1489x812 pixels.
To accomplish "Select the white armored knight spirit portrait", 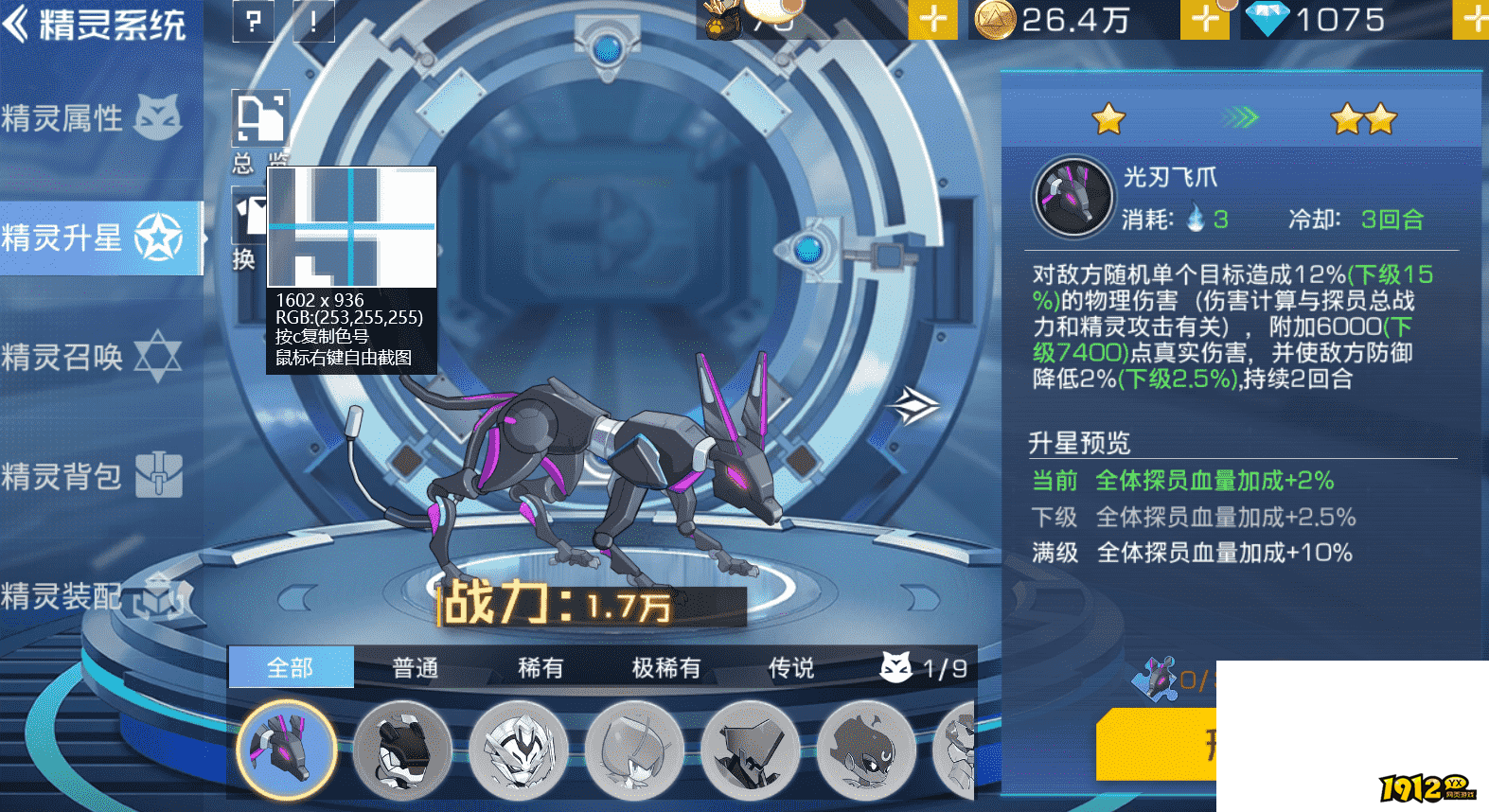I will tap(519, 750).
